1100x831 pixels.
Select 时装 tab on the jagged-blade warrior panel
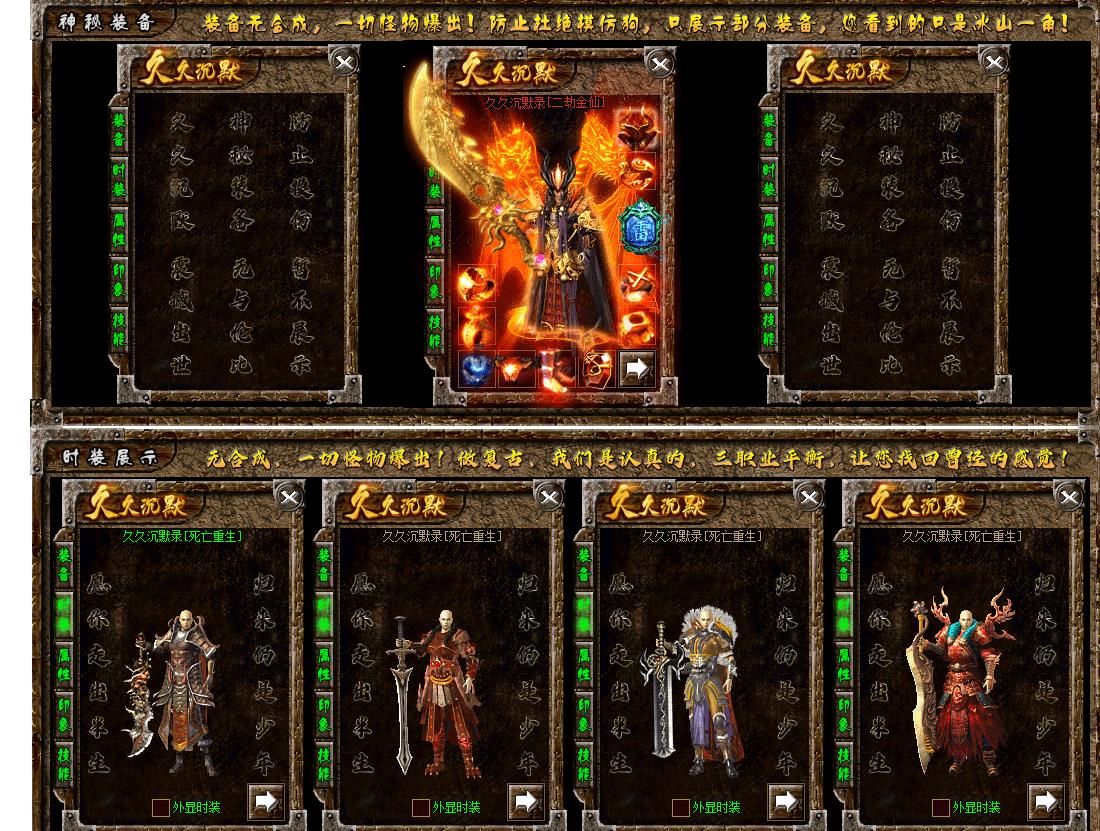click(64, 612)
